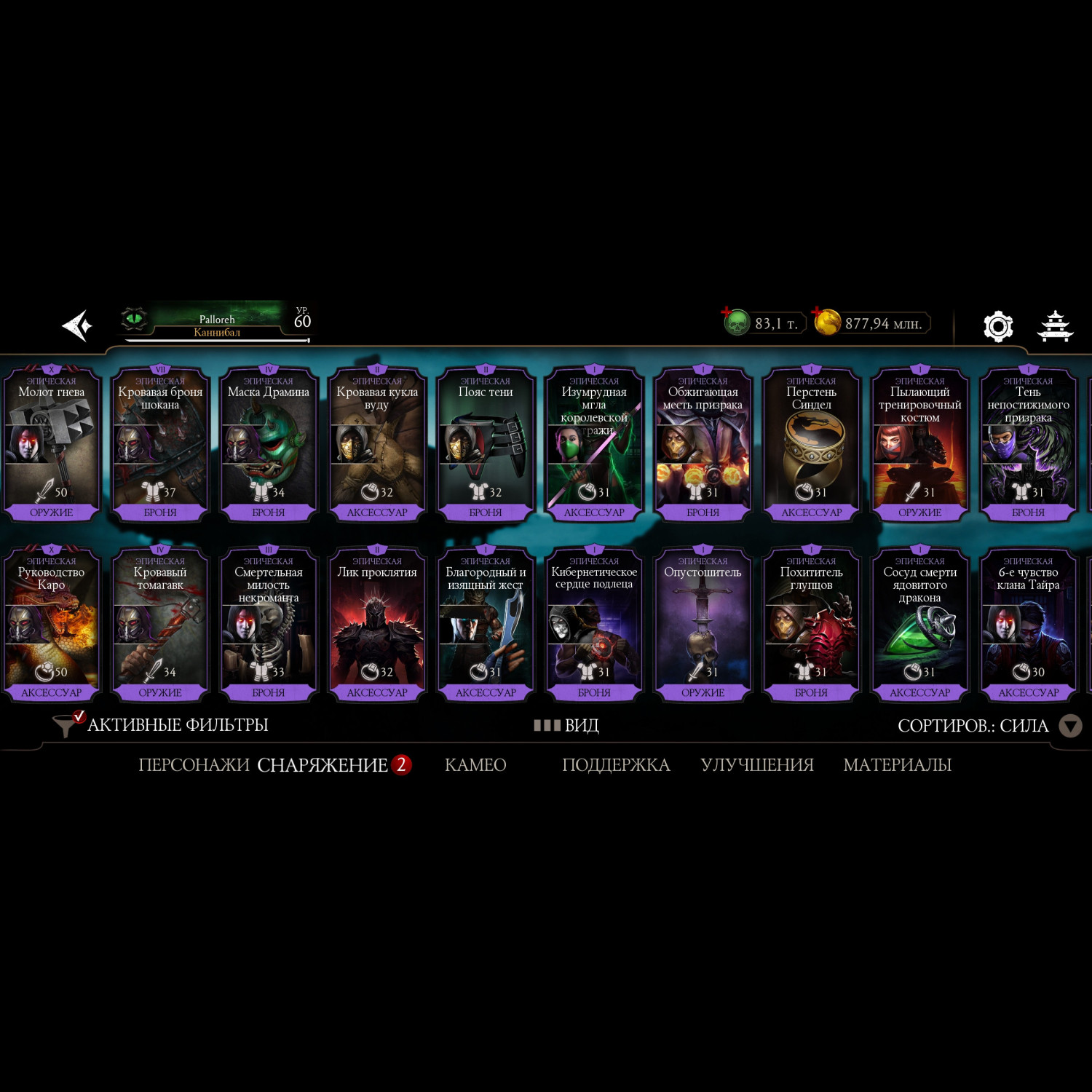The height and width of the screenshot is (1092, 1092).
Task: Select the Руководство Каро accessory card
Action: [x=52, y=624]
